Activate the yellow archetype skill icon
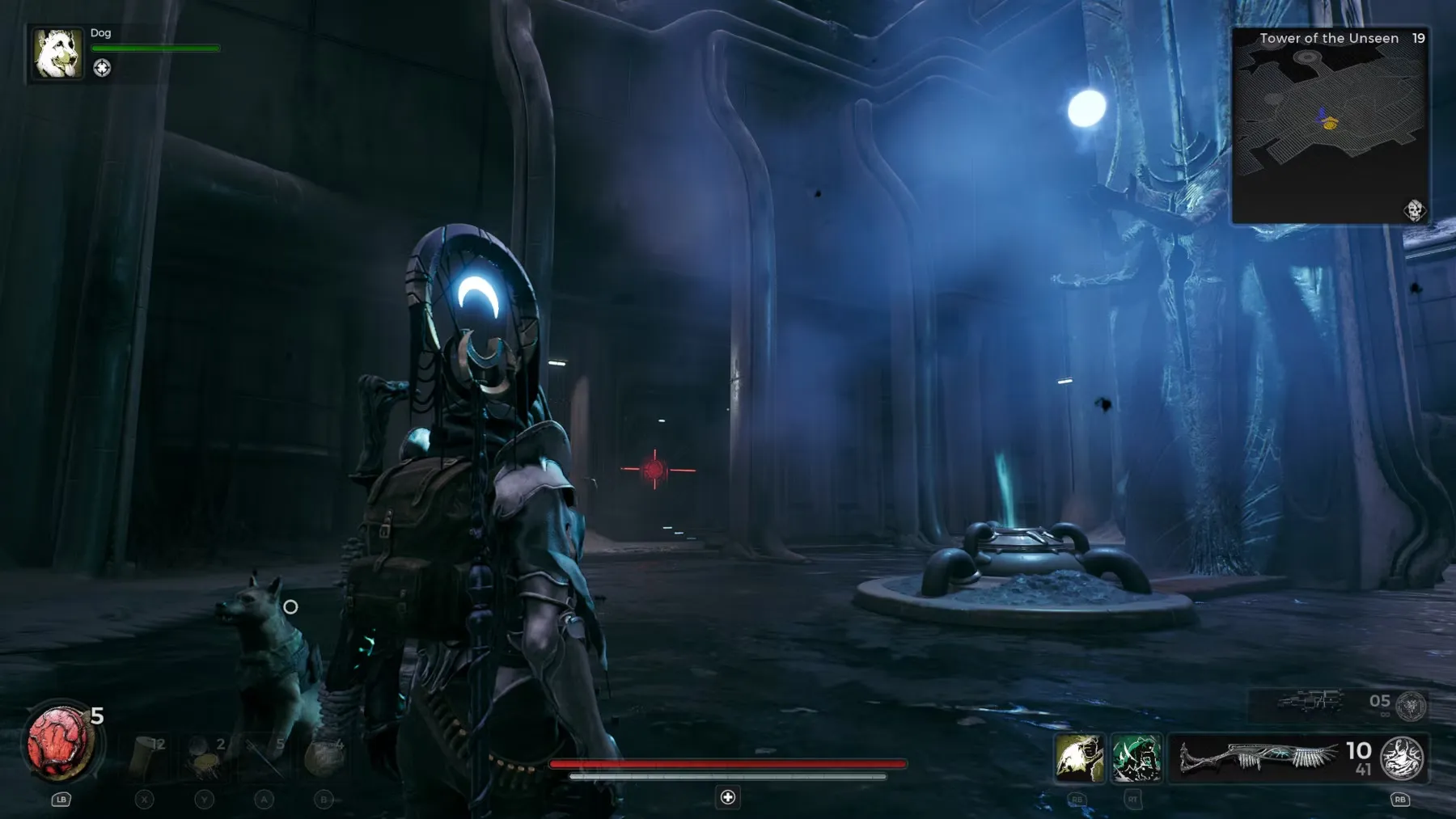The height and width of the screenshot is (819, 1456). (x=1079, y=758)
